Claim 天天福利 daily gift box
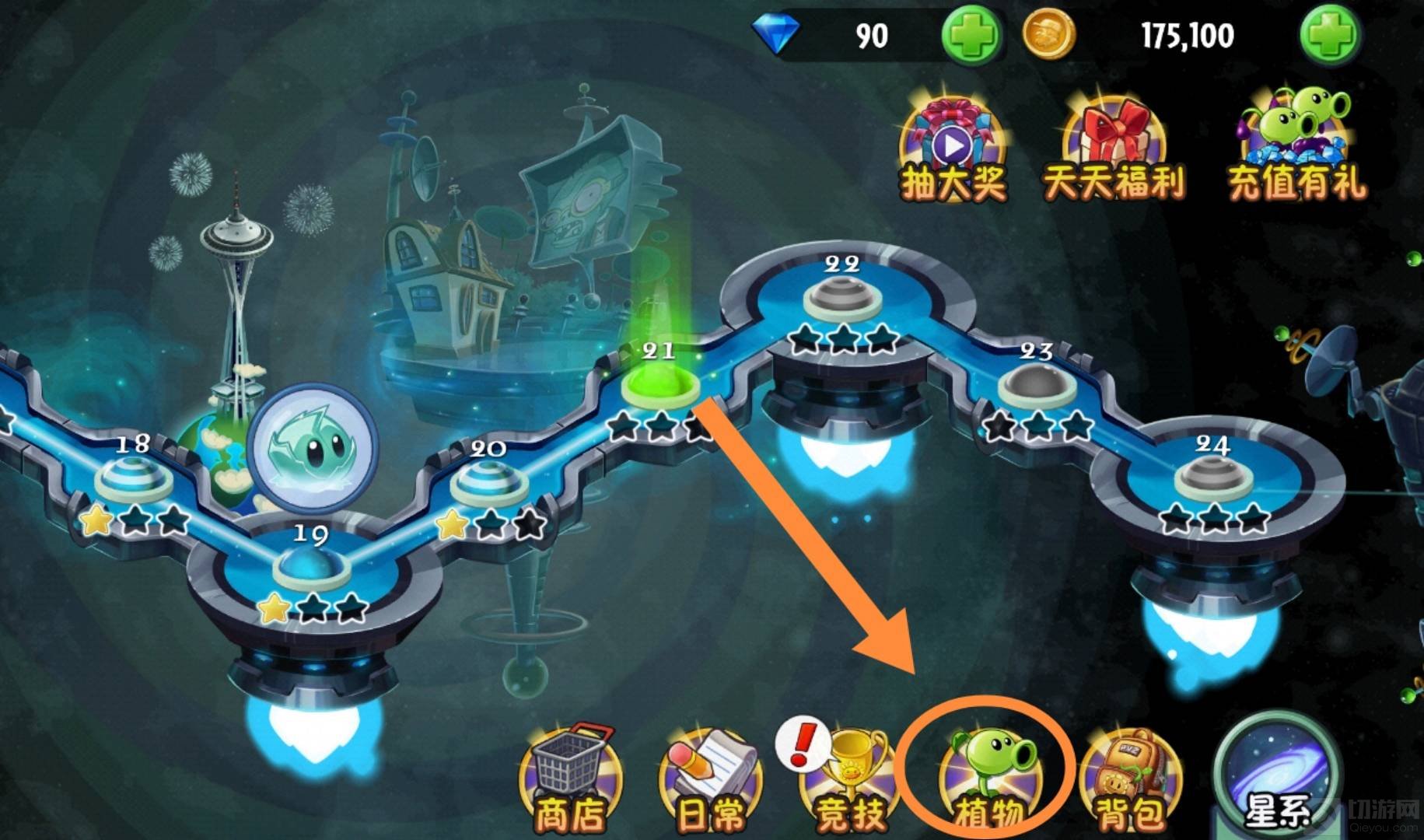The height and width of the screenshot is (840, 1424). pos(1113,152)
